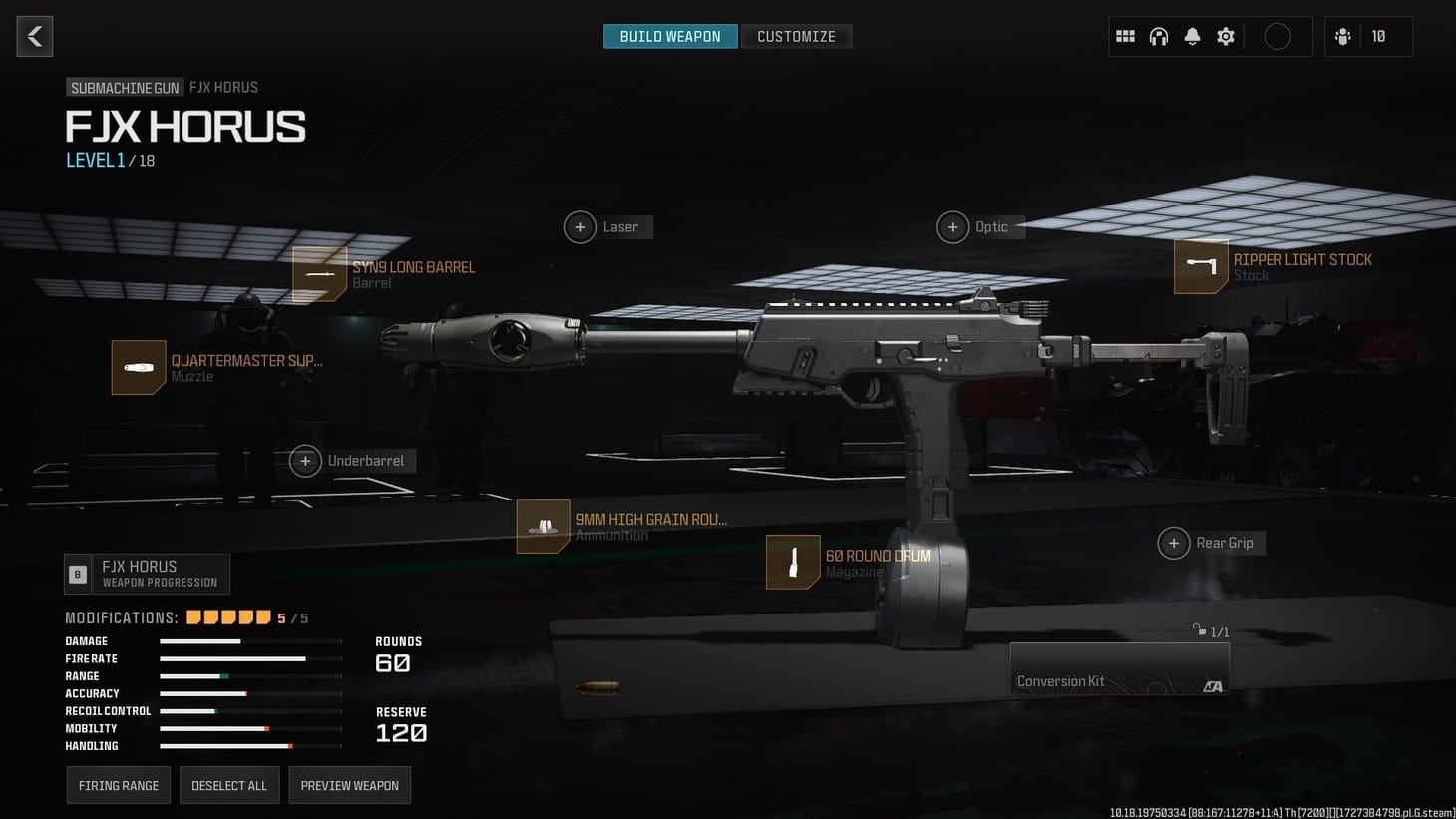This screenshot has height=819, width=1456.
Task: Select the SYN9 Long Barrel attachment icon
Action: pos(319,273)
